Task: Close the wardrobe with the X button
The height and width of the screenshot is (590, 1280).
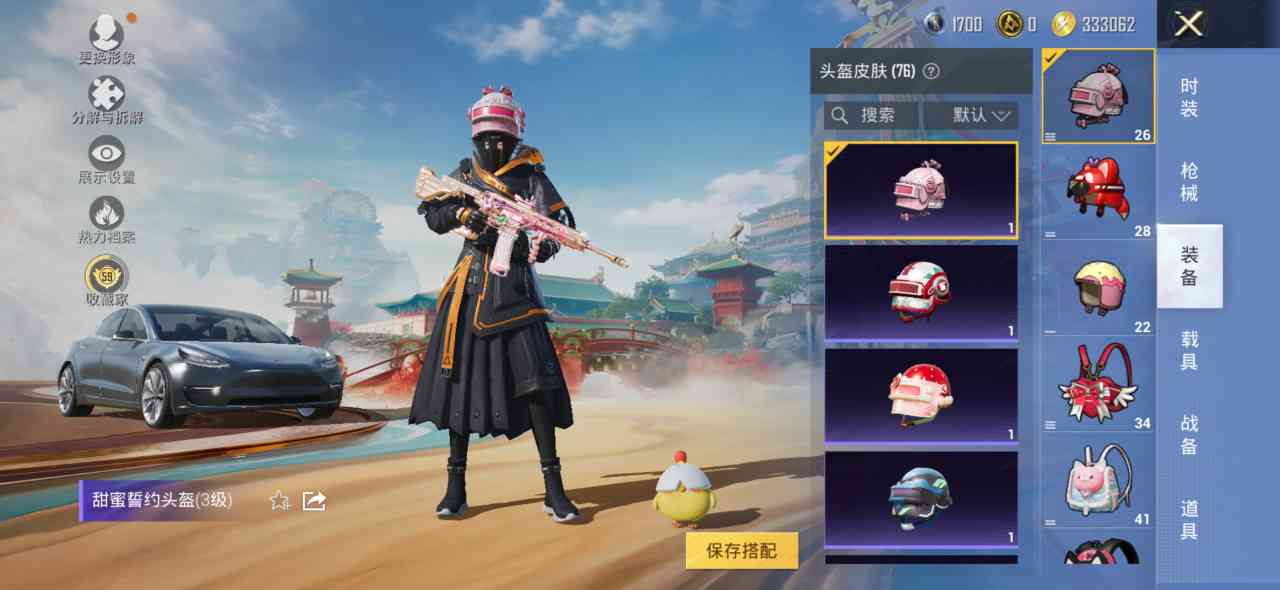Action: pos(1188,24)
